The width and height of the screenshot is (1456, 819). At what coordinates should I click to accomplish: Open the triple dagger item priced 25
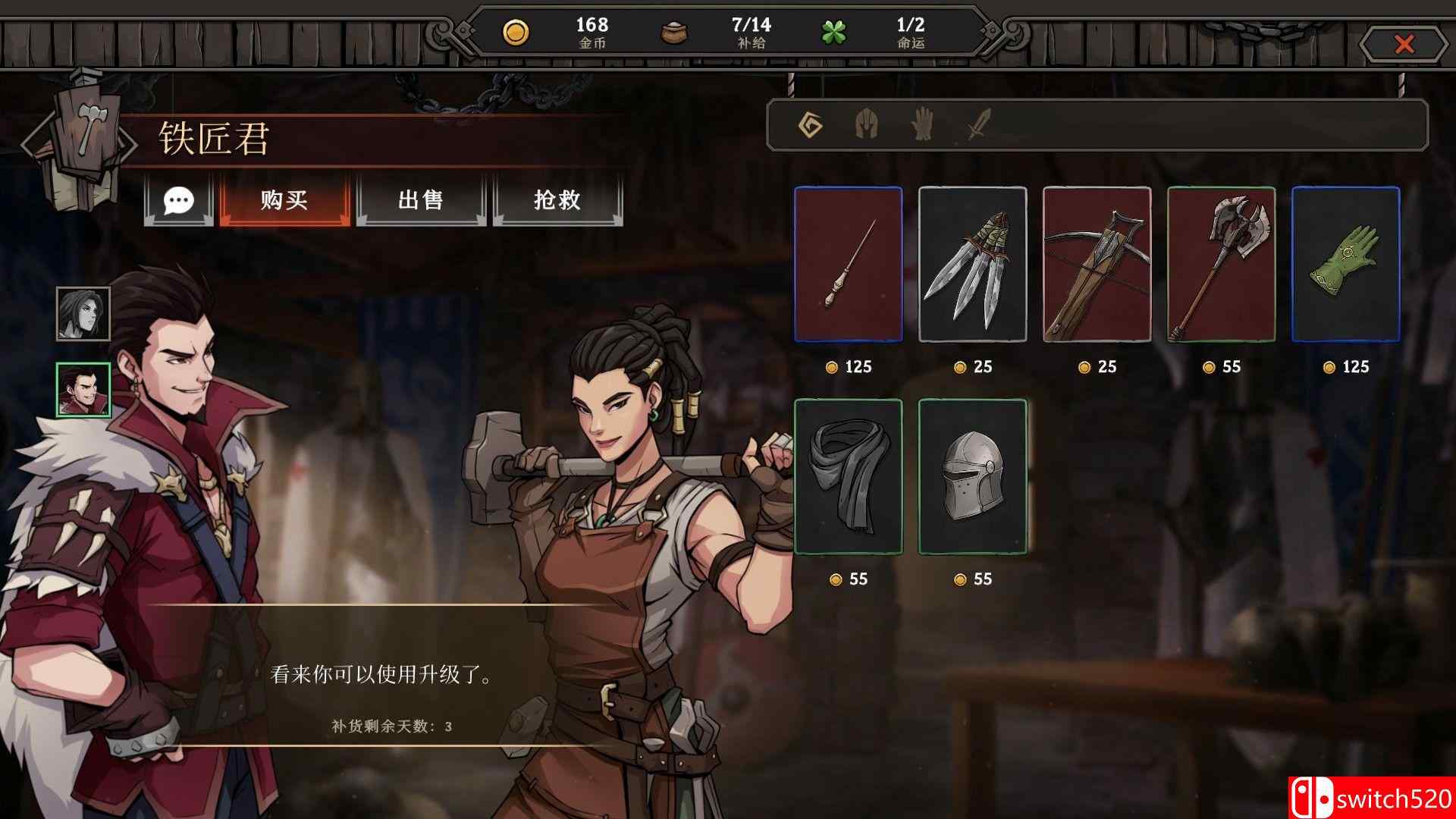coord(973,266)
